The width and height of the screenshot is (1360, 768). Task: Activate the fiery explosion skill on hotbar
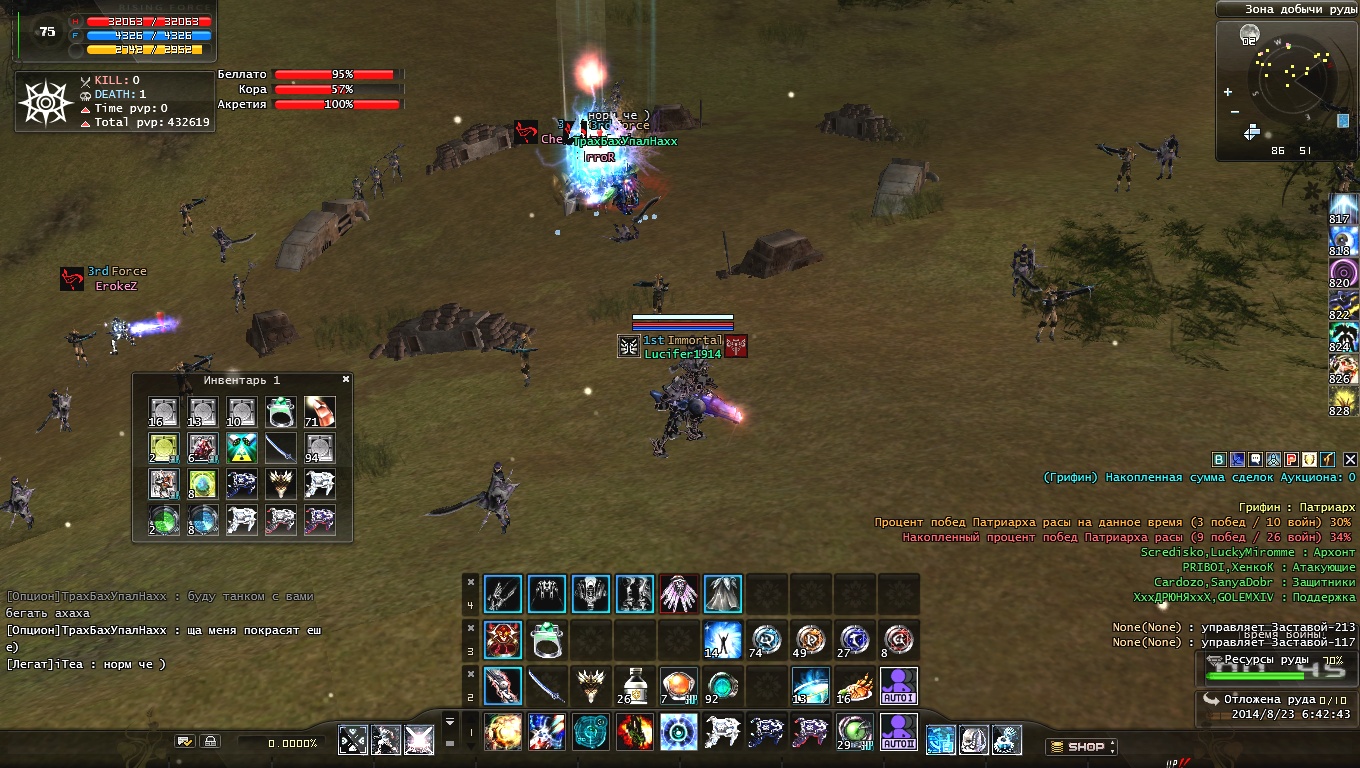(502, 731)
